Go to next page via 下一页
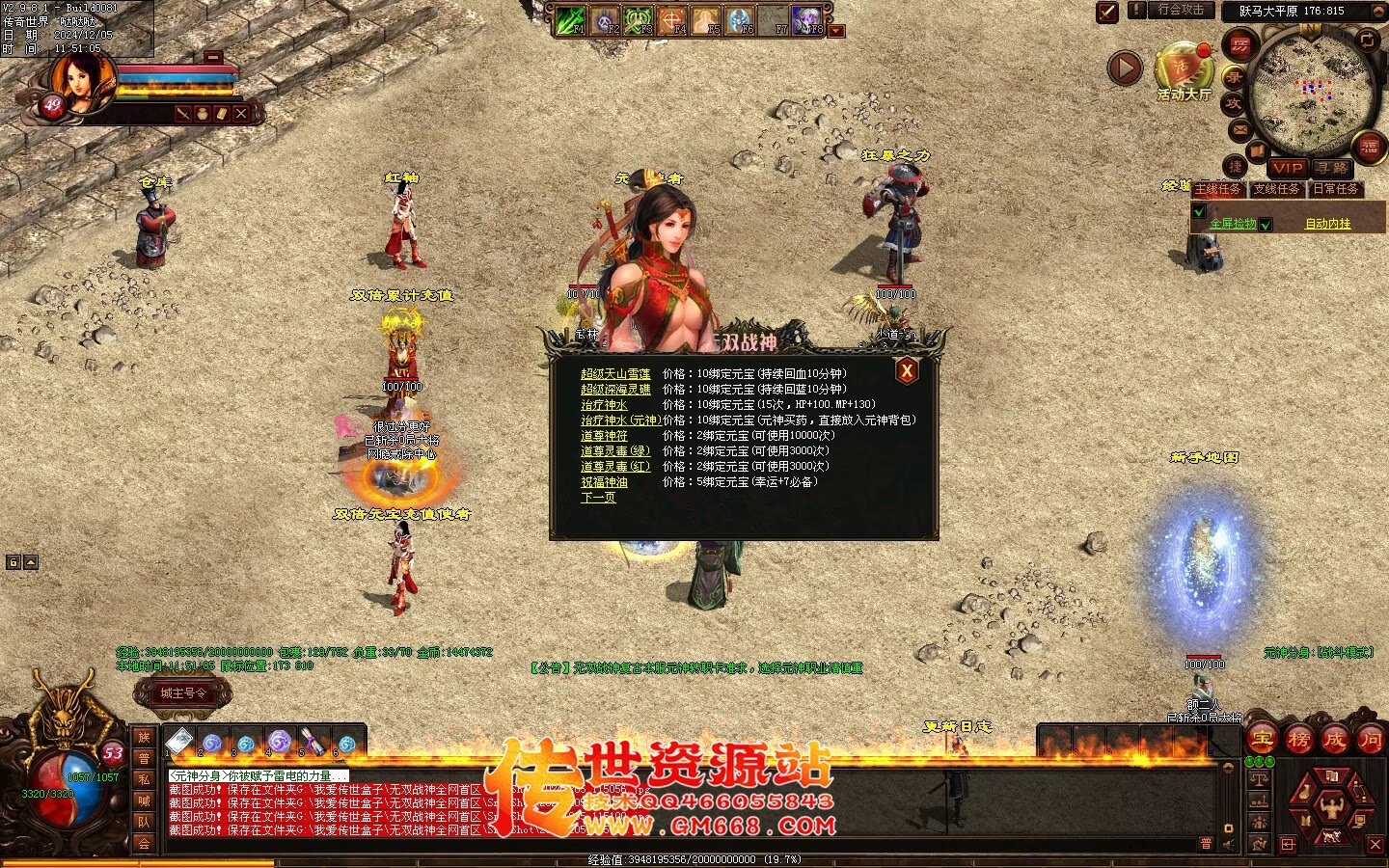The width and height of the screenshot is (1389, 868). click(598, 498)
